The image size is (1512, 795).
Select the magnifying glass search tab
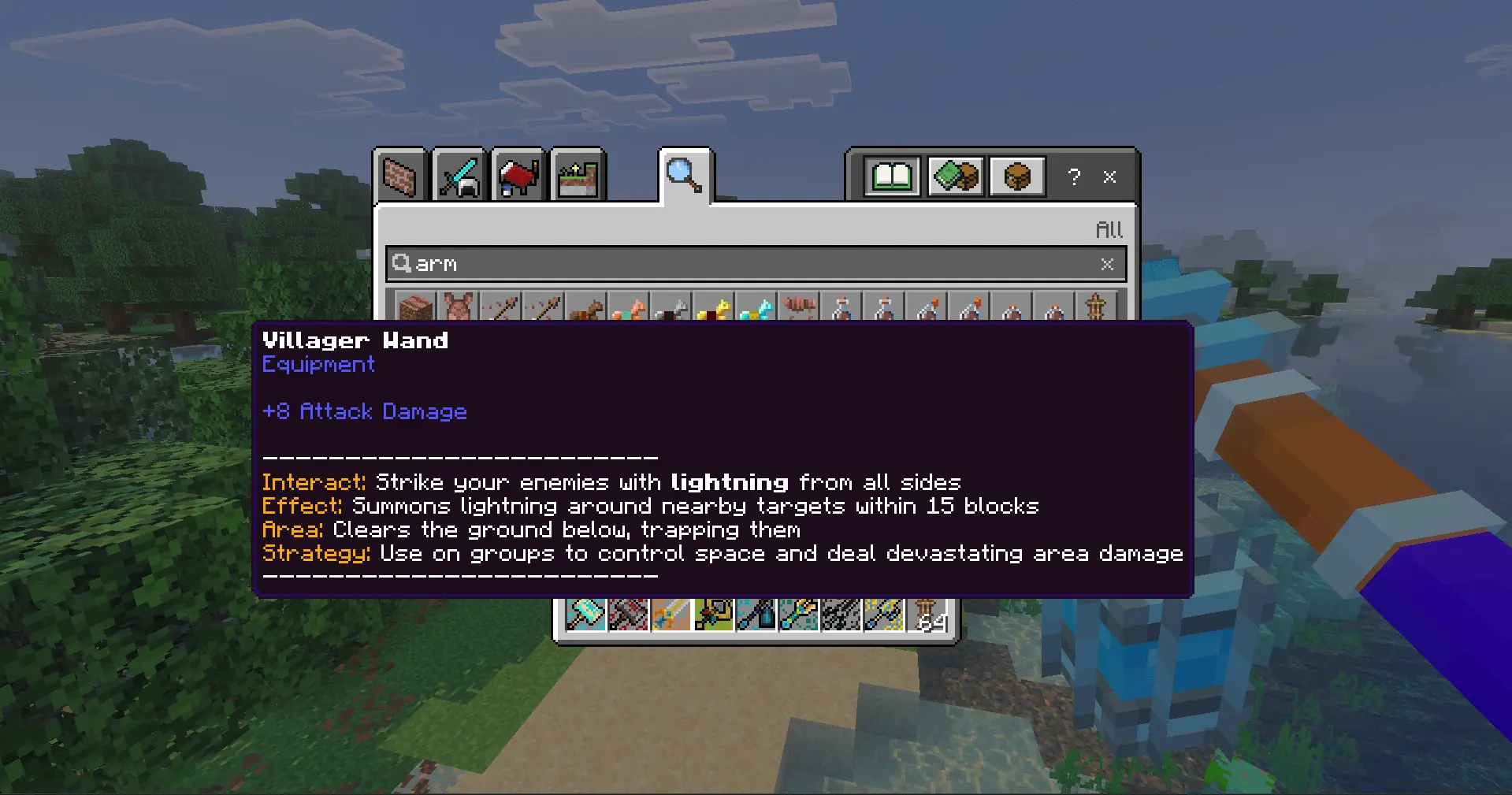(x=684, y=175)
